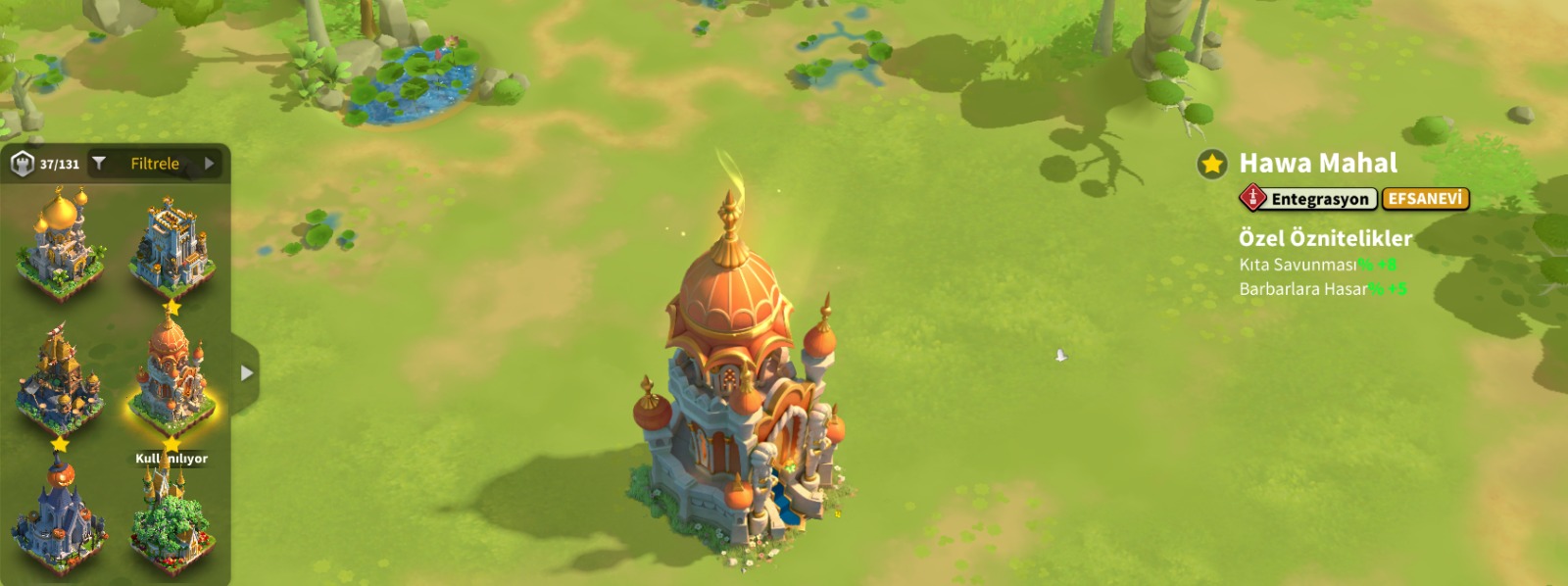This screenshot has width=1568, height=586.
Task: Click the EFSANEVİ rarity badge
Action: click(1425, 199)
